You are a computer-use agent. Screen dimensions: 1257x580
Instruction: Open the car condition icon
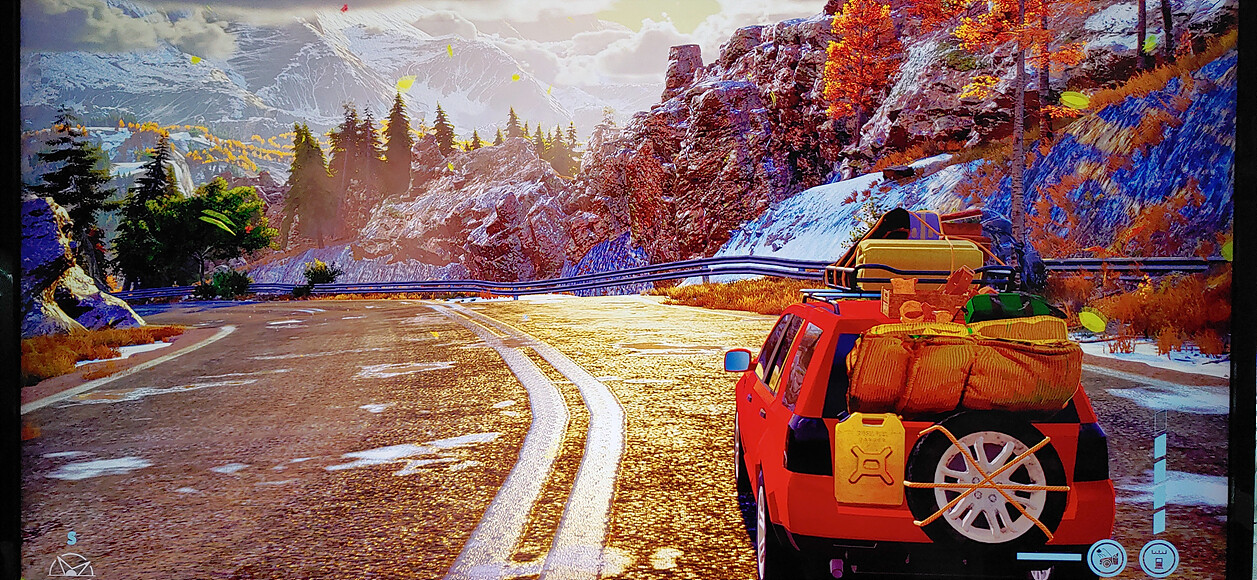[1106, 557]
